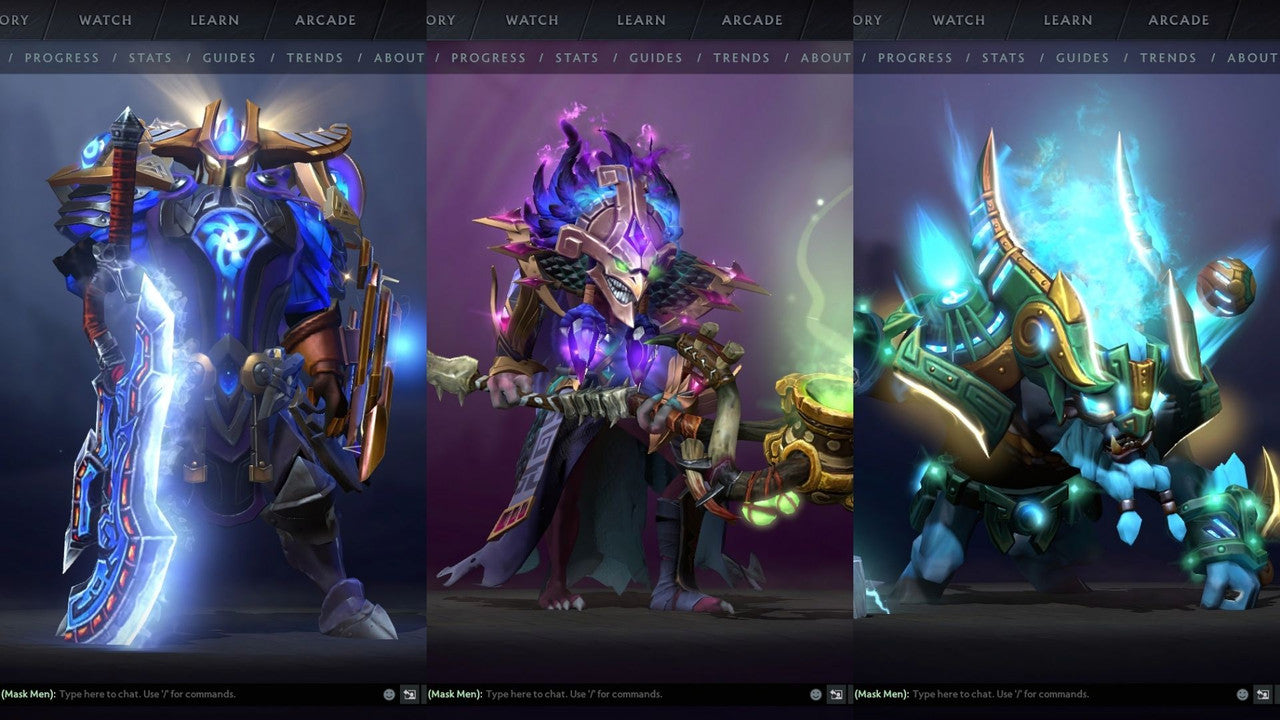Click the chat pop-out icon in the left panel
1280x720 pixels.
coord(409,694)
